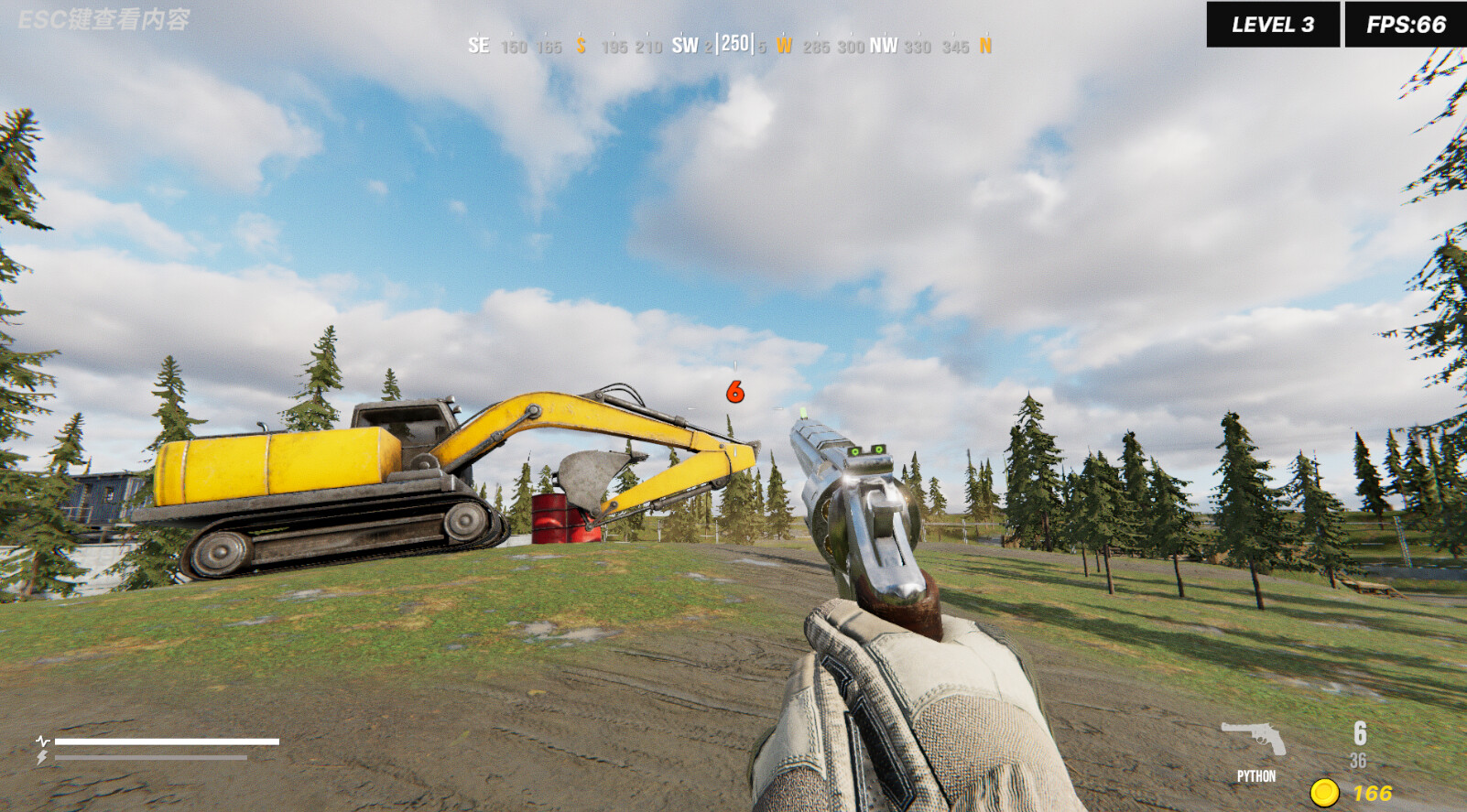This screenshot has width=1467, height=812.
Task: Click the crosshair in screen center
Action: coord(733,410)
